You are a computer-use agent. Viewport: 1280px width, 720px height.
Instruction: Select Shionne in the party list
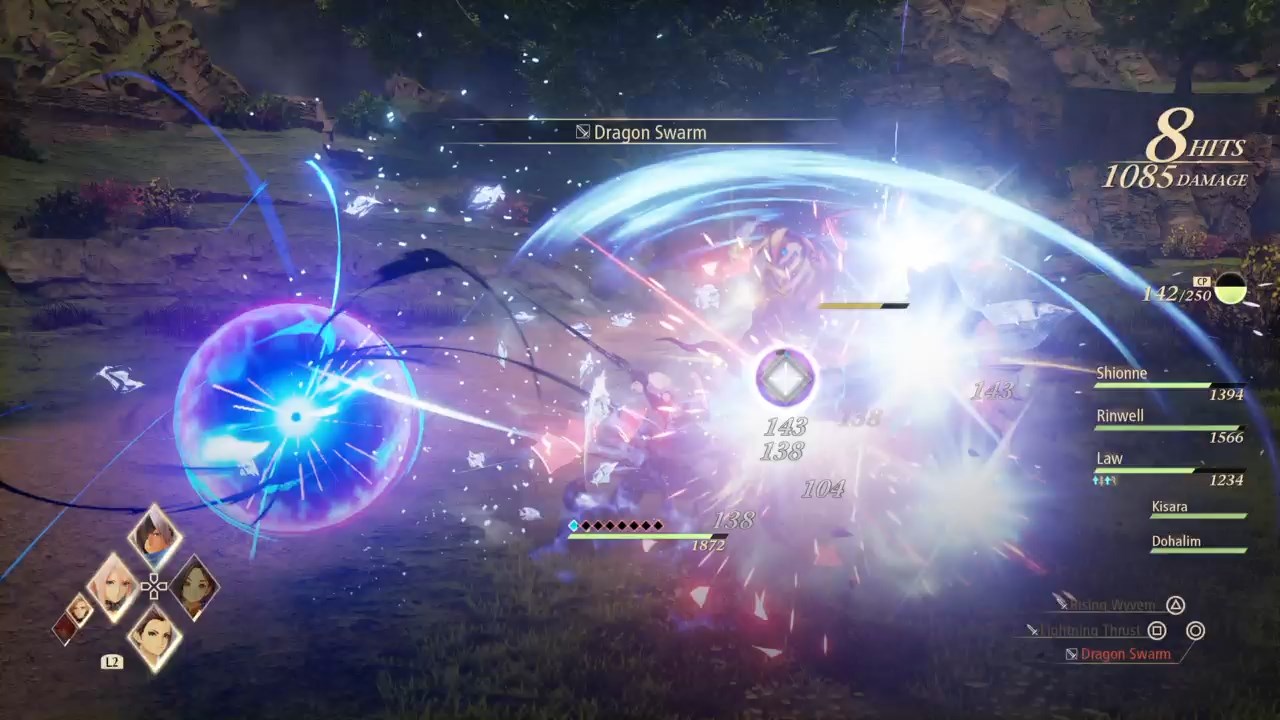coord(1122,374)
